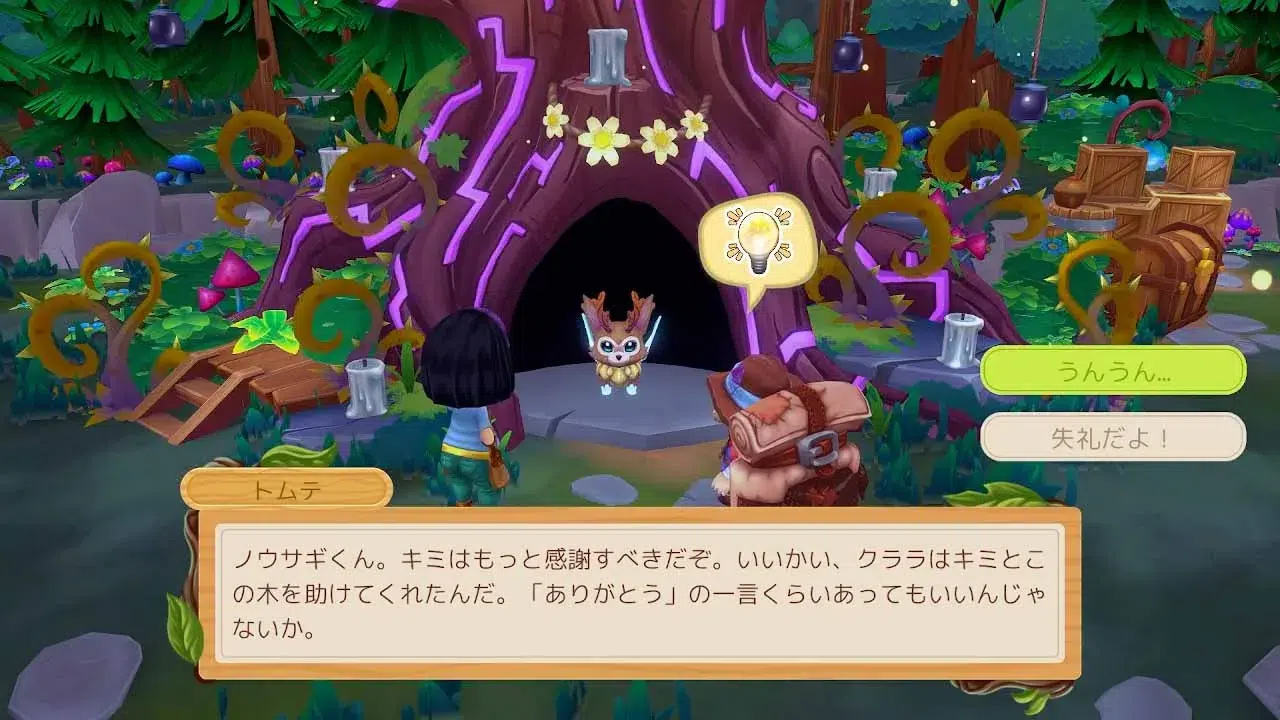
Task: Advance the トムテ dialogue text box
Action: (x=639, y=592)
